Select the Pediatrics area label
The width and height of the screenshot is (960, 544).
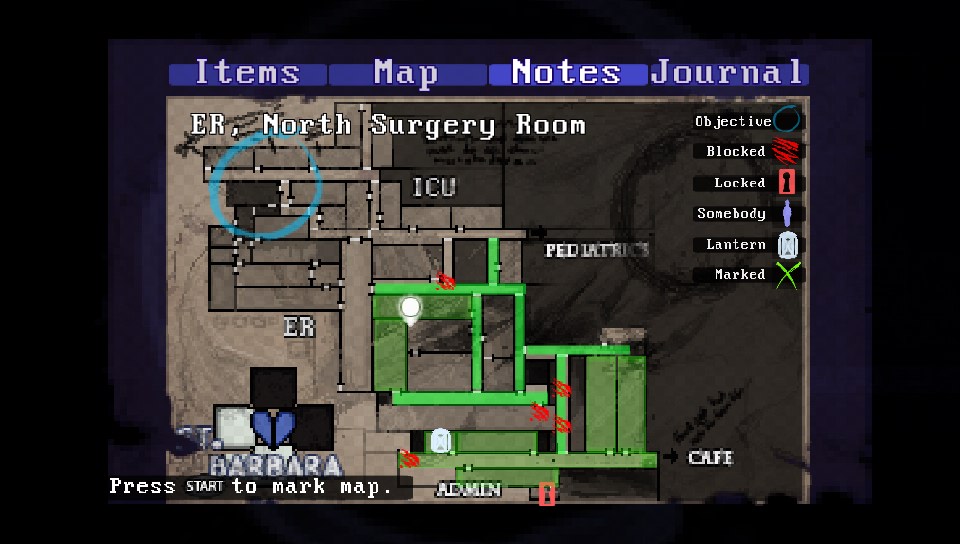(597, 250)
